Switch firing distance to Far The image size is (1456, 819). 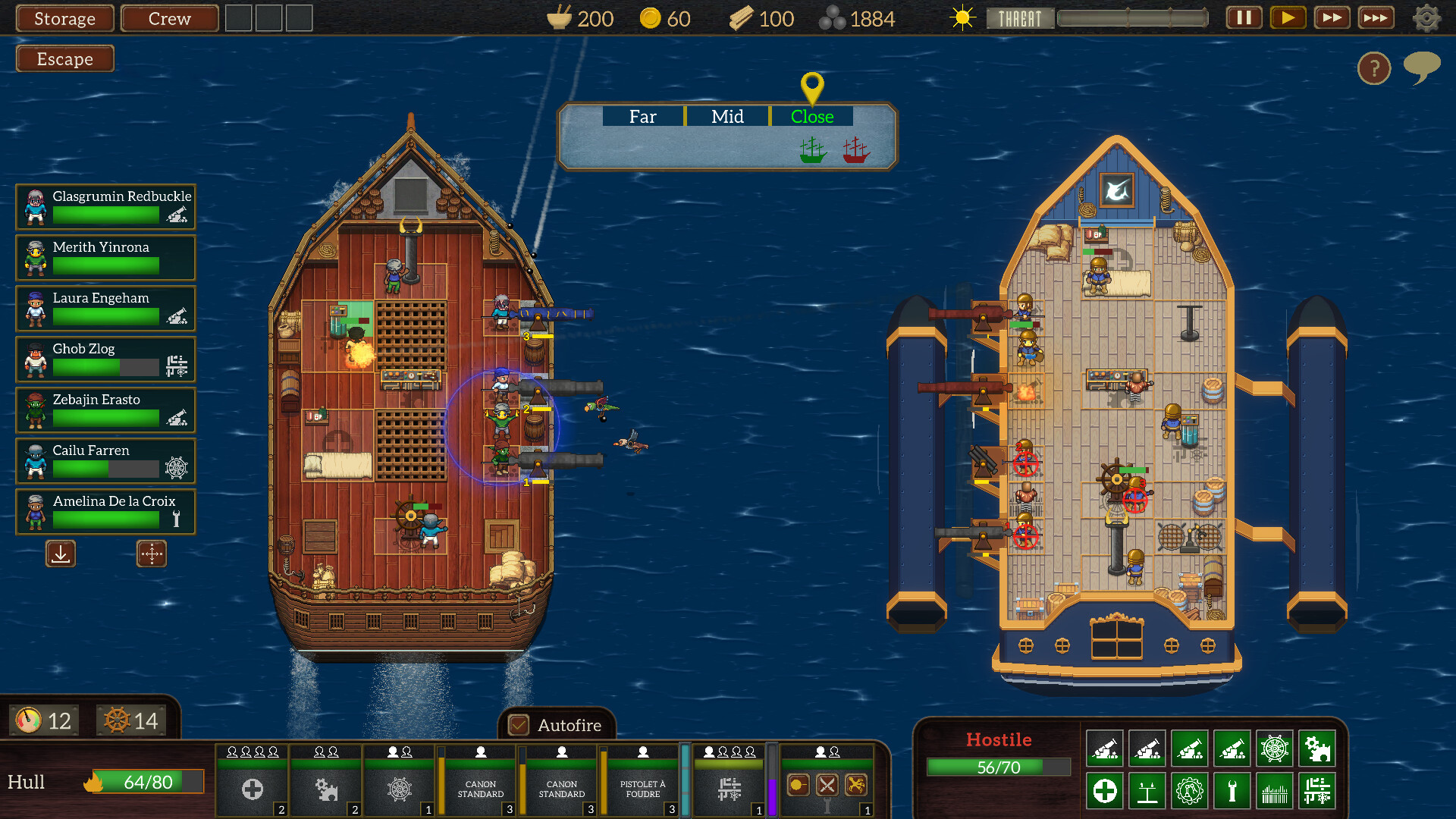click(642, 116)
